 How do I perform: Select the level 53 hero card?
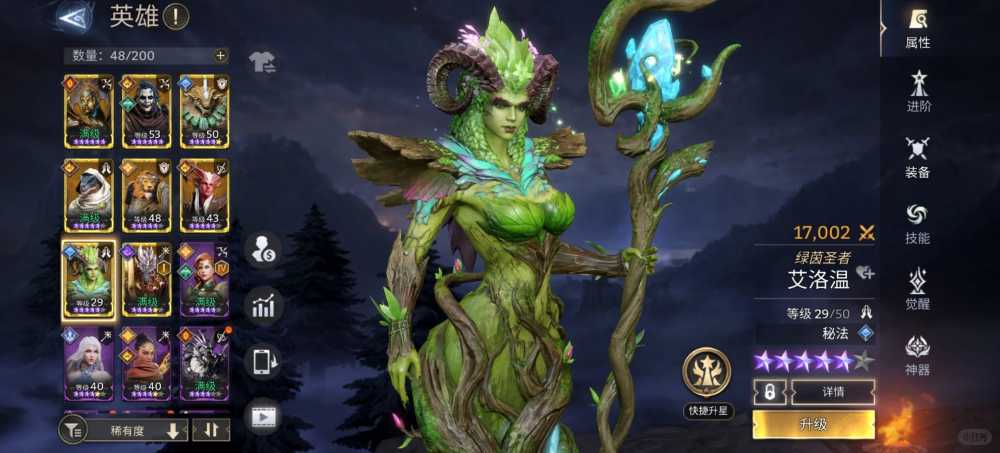[147, 111]
